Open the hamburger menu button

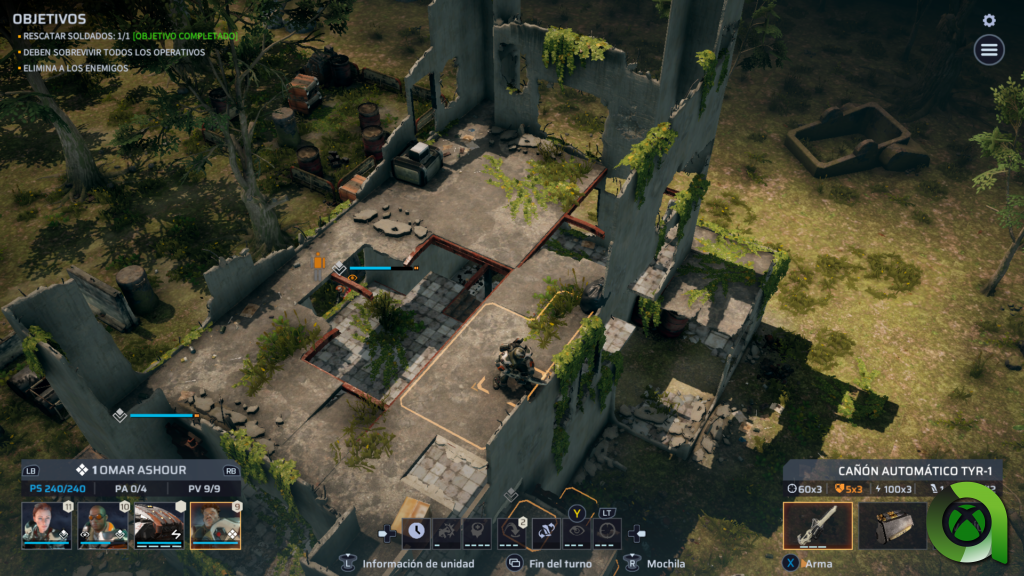[x=989, y=49]
